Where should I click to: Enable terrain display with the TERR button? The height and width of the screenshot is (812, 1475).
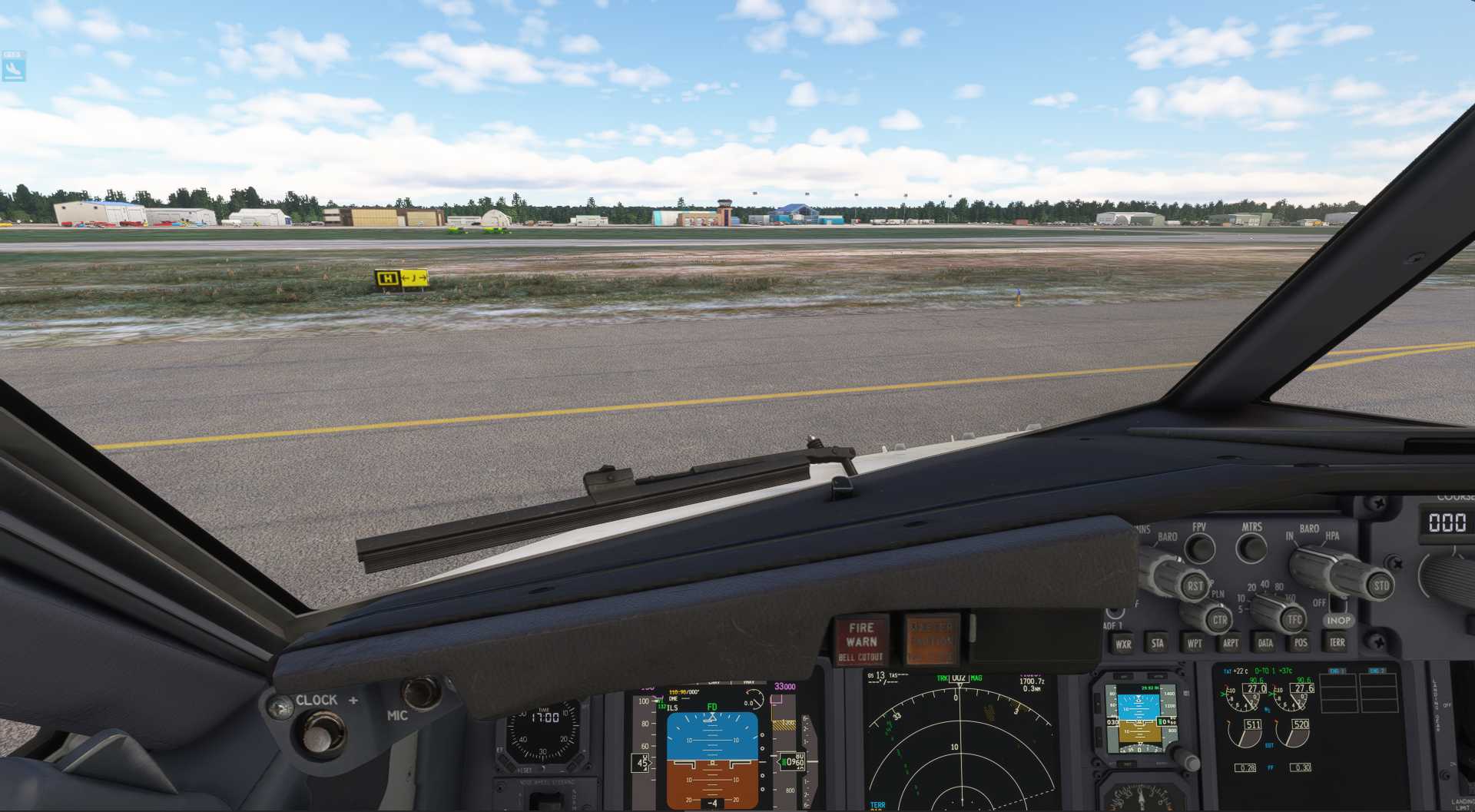click(1337, 643)
